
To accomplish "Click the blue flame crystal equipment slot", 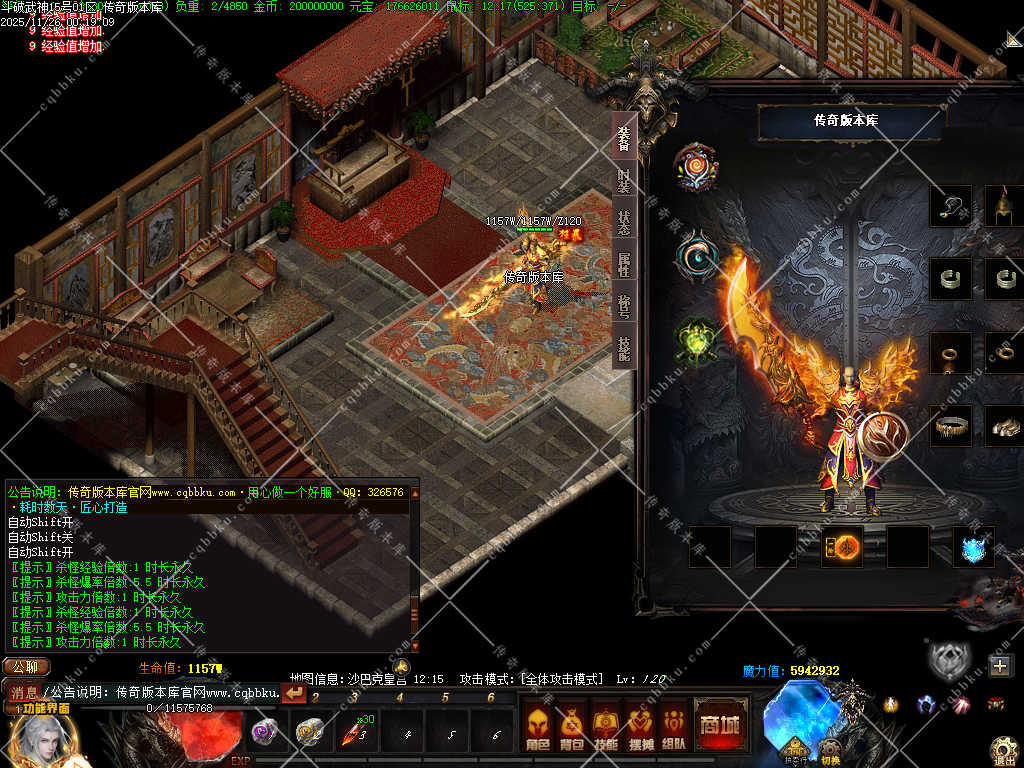I will (973, 548).
